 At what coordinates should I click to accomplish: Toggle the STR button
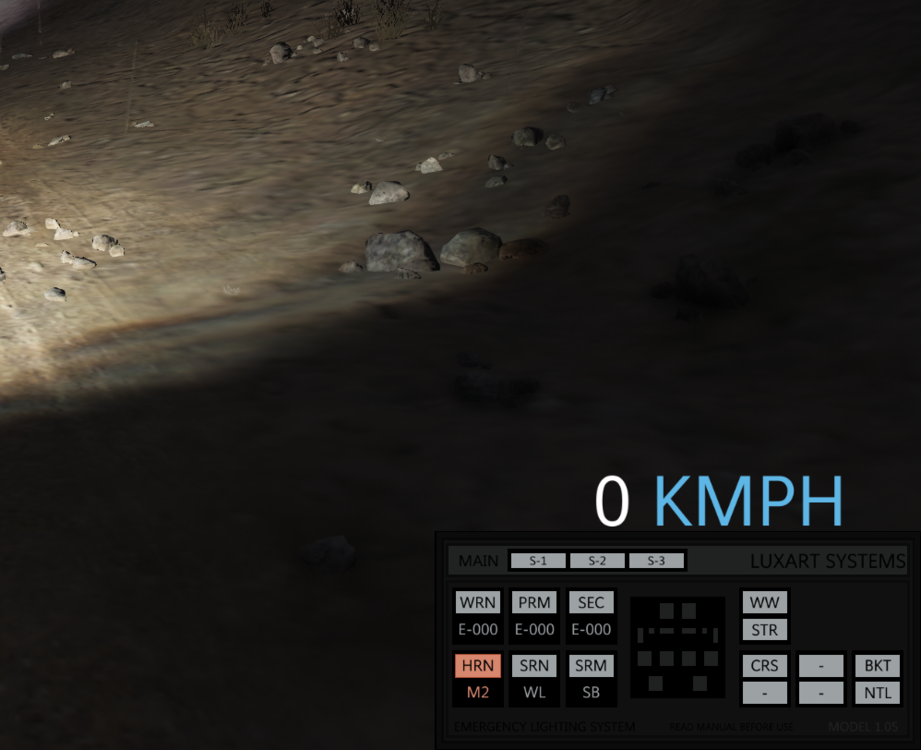pos(764,630)
